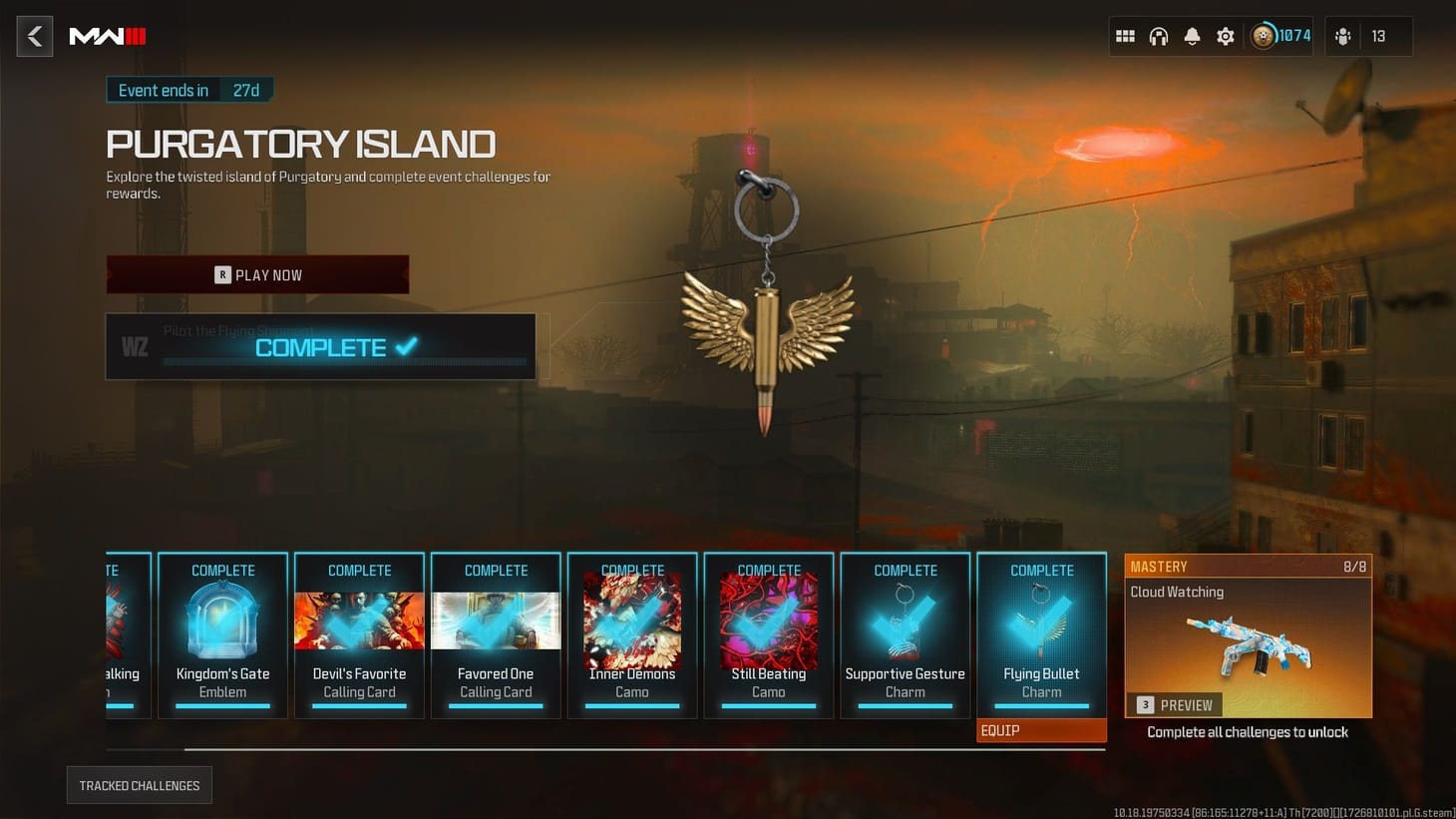Screen dimensions: 1456x819
Task: Open voice chat headset settings
Action: (x=1159, y=36)
